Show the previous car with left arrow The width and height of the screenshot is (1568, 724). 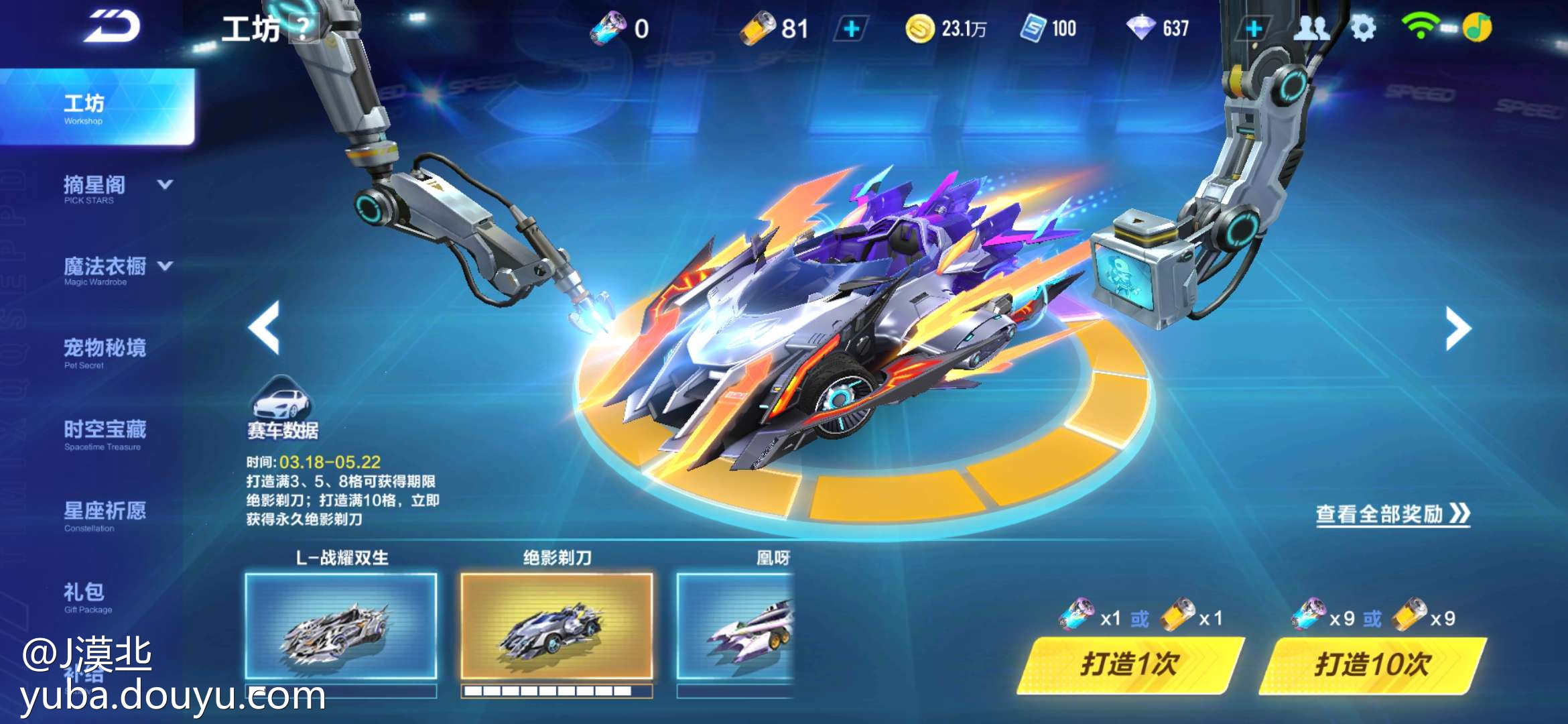click(x=264, y=328)
